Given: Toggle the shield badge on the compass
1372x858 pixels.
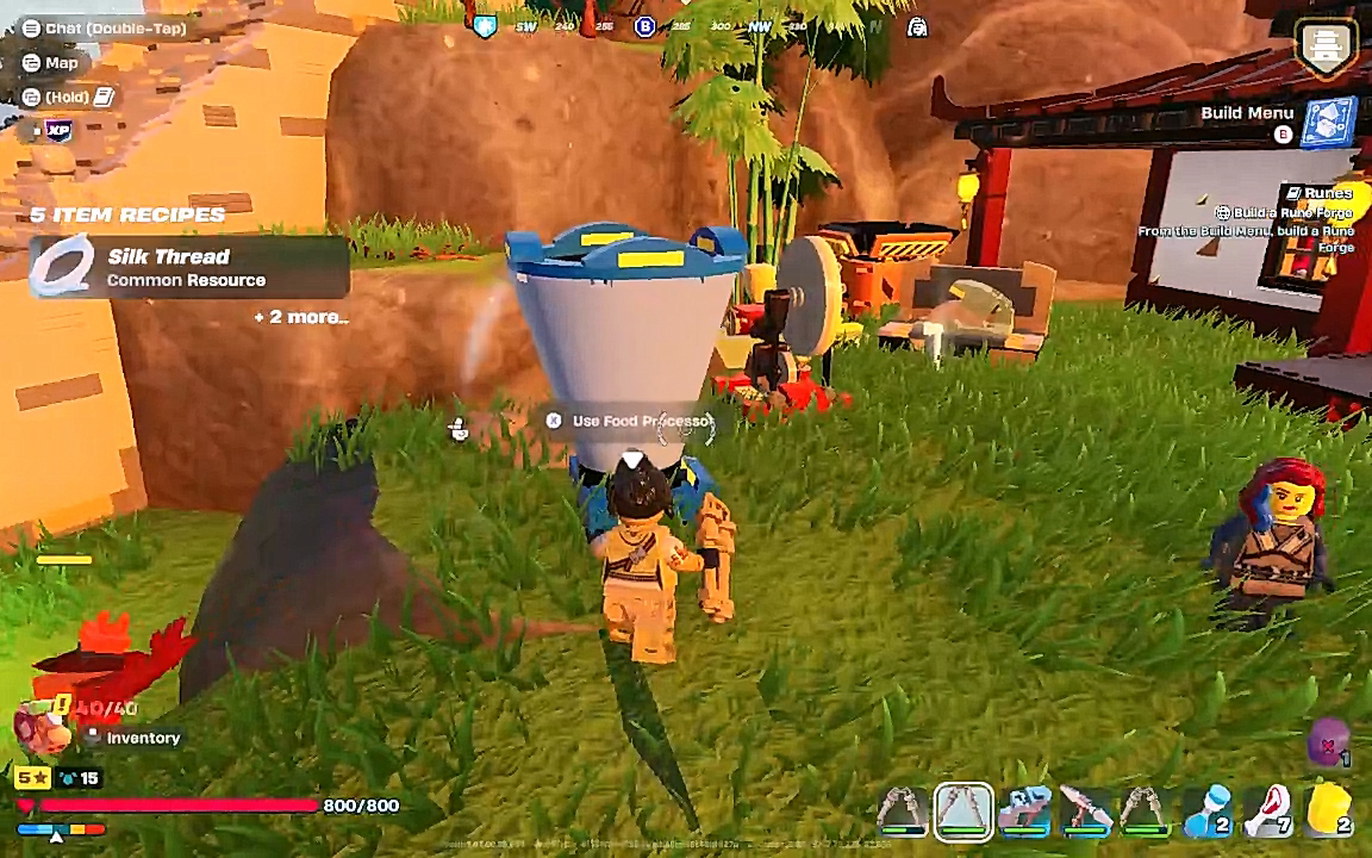Looking at the screenshot, I should point(487,26).
